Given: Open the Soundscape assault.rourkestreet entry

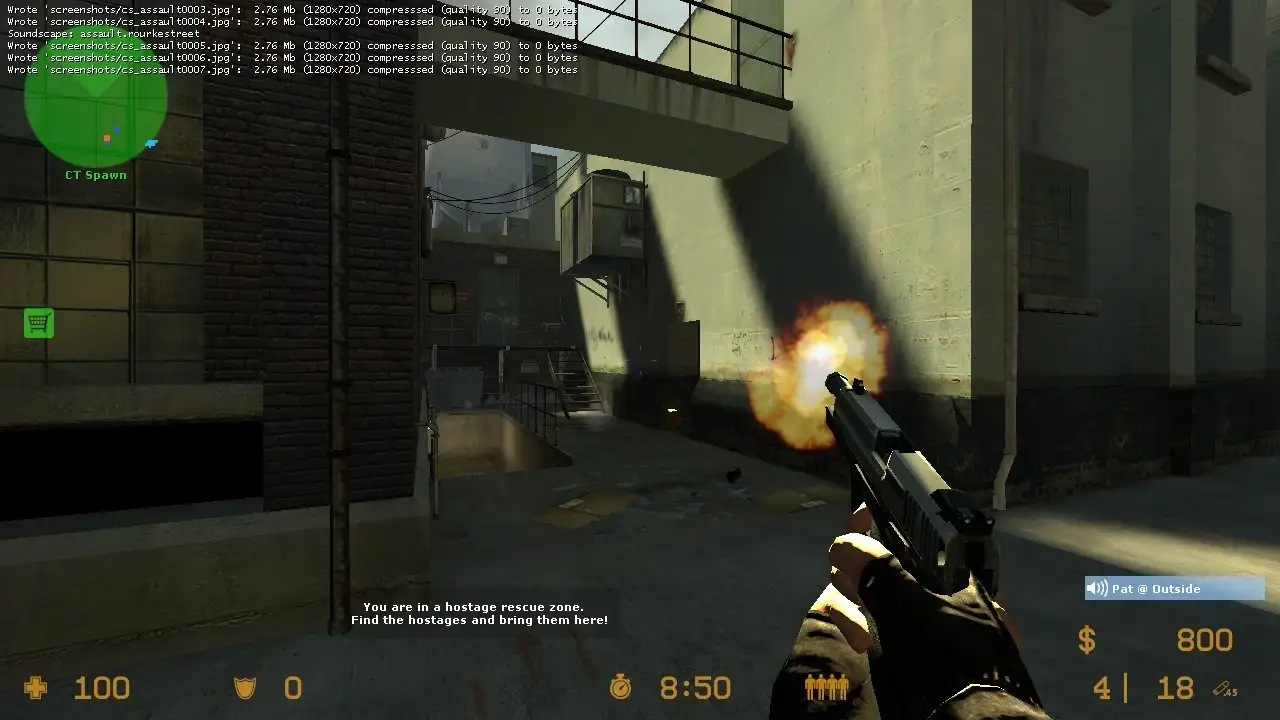Looking at the screenshot, I should click(105, 33).
